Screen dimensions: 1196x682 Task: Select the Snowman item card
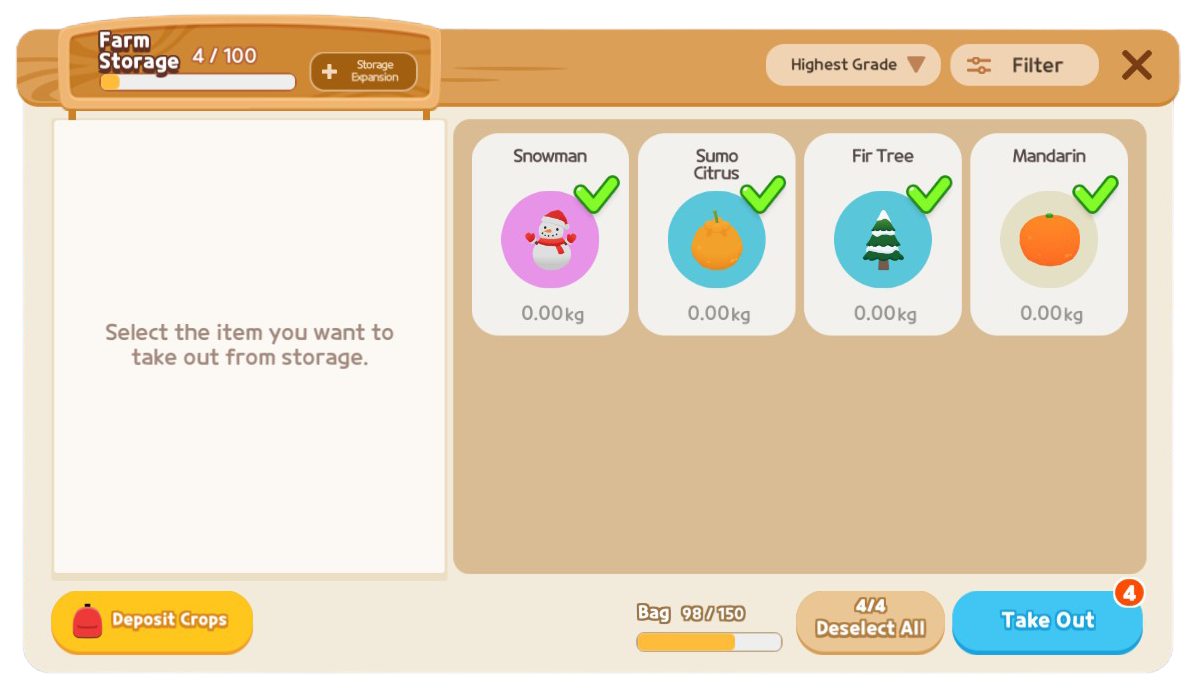550,235
